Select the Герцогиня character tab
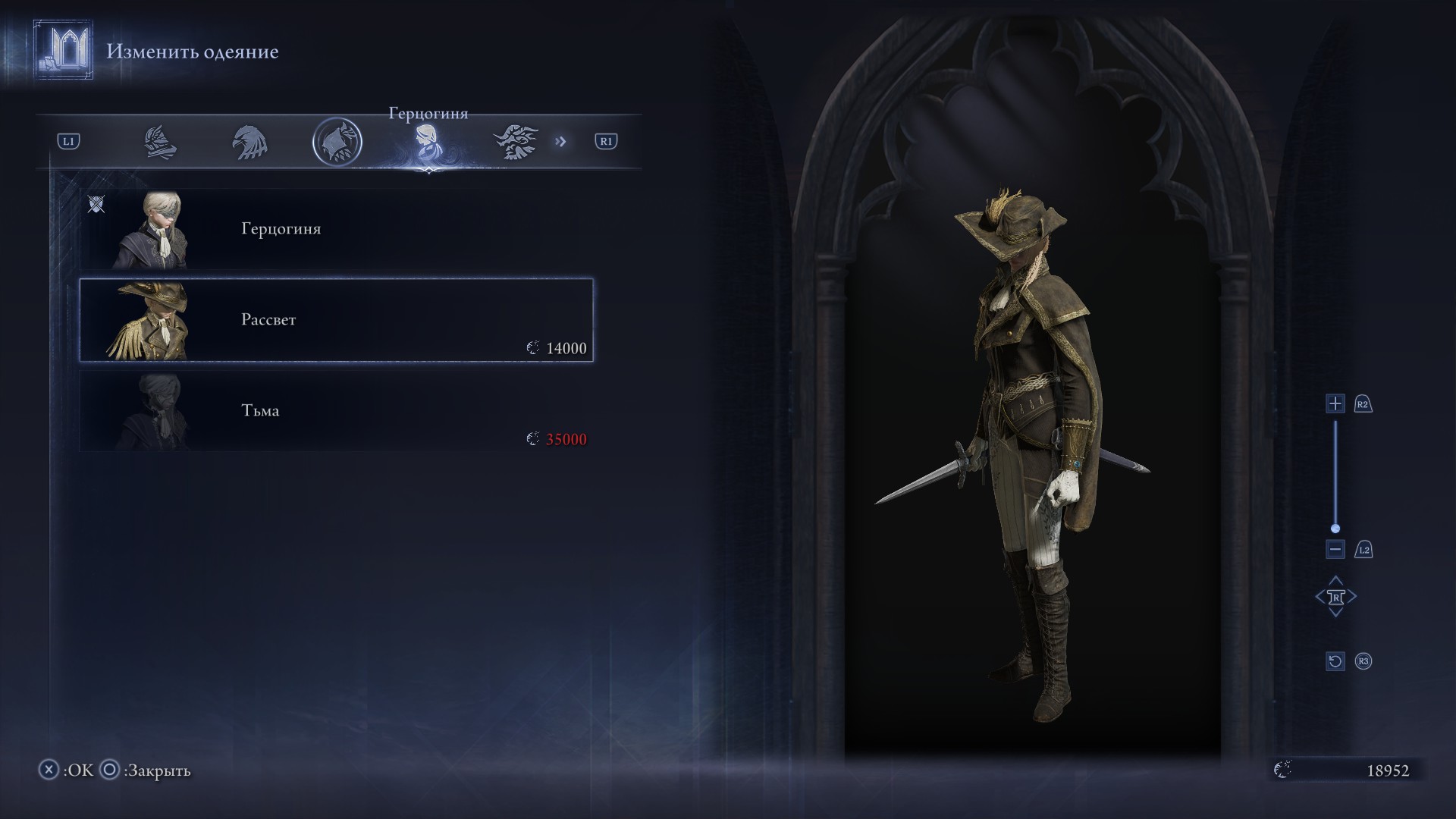1456x819 pixels. click(x=426, y=142)
